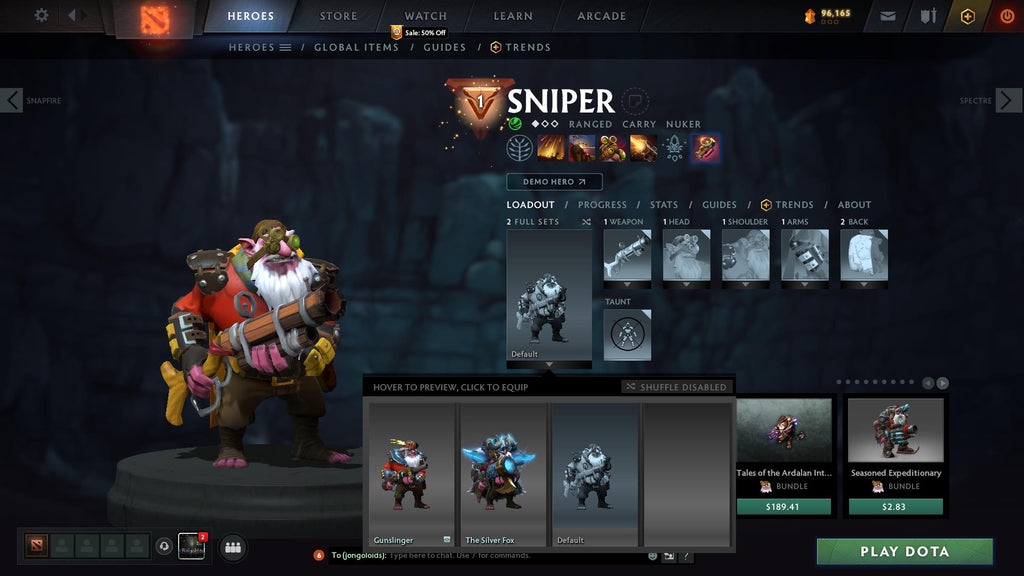Open the Arcade tab
This screenshot has width=1024, height=576.
pyautogui.click(x=601, y=16)
